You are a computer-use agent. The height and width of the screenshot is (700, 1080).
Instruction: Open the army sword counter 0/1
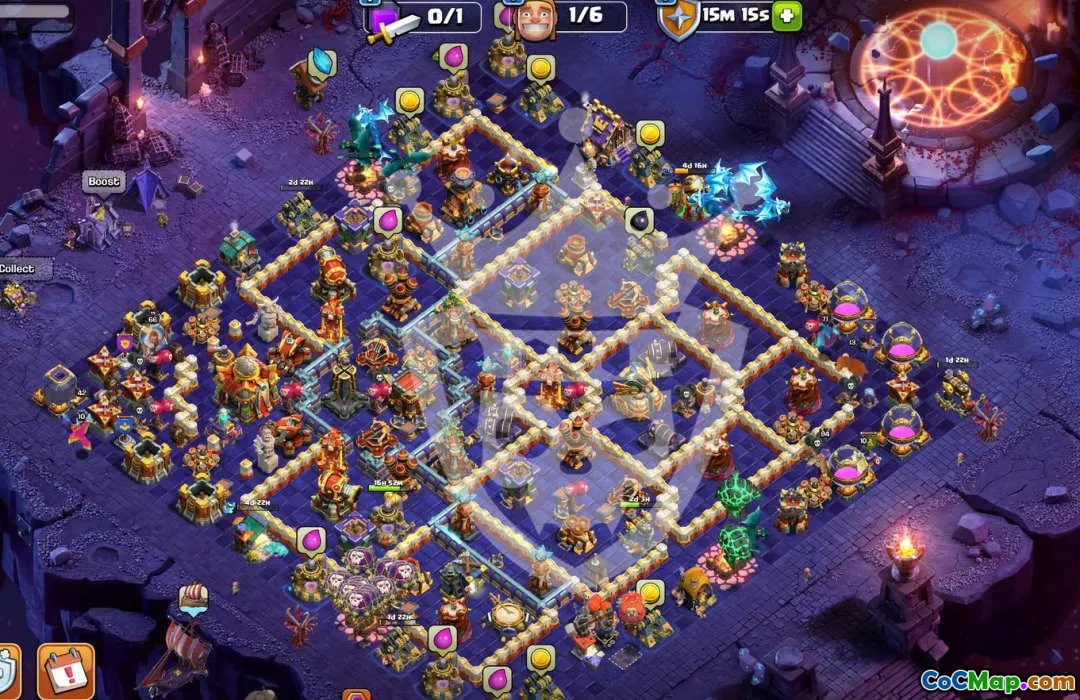tap(425, 16)
